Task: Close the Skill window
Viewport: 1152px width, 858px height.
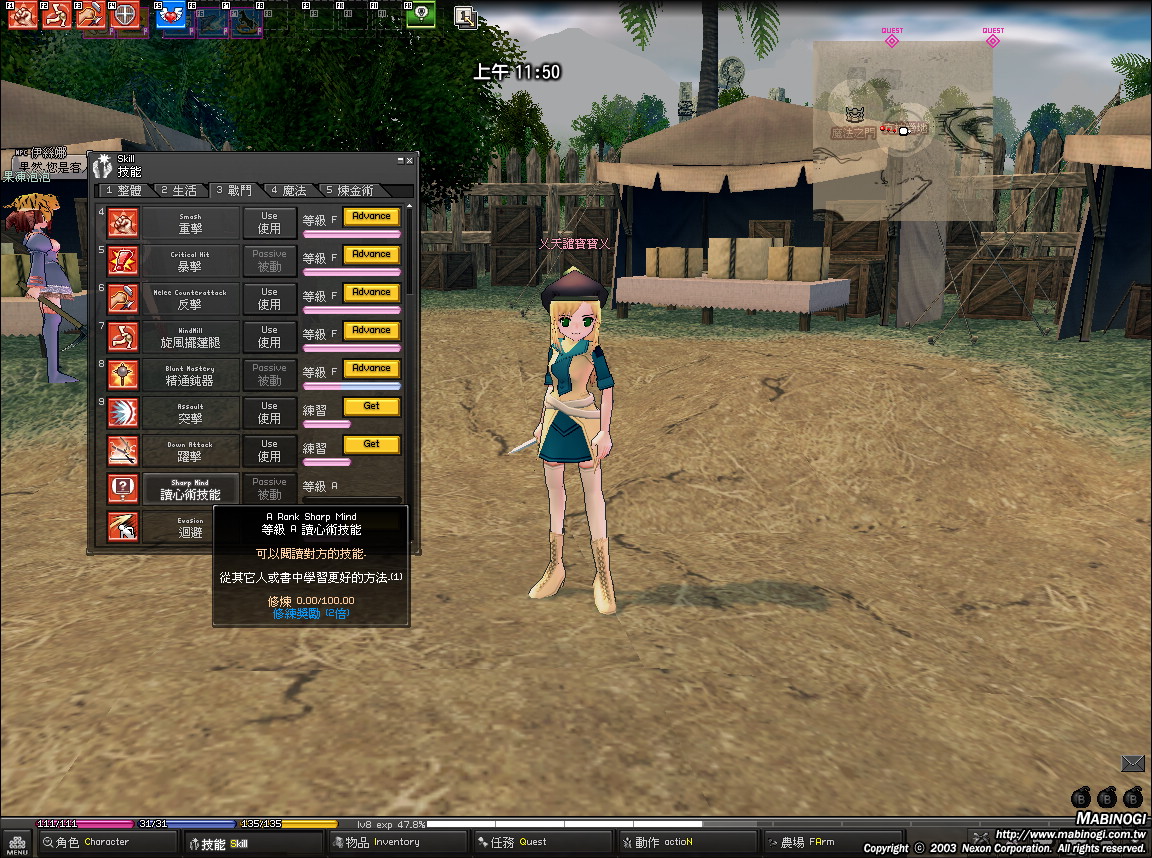Action: click(409, 160)
